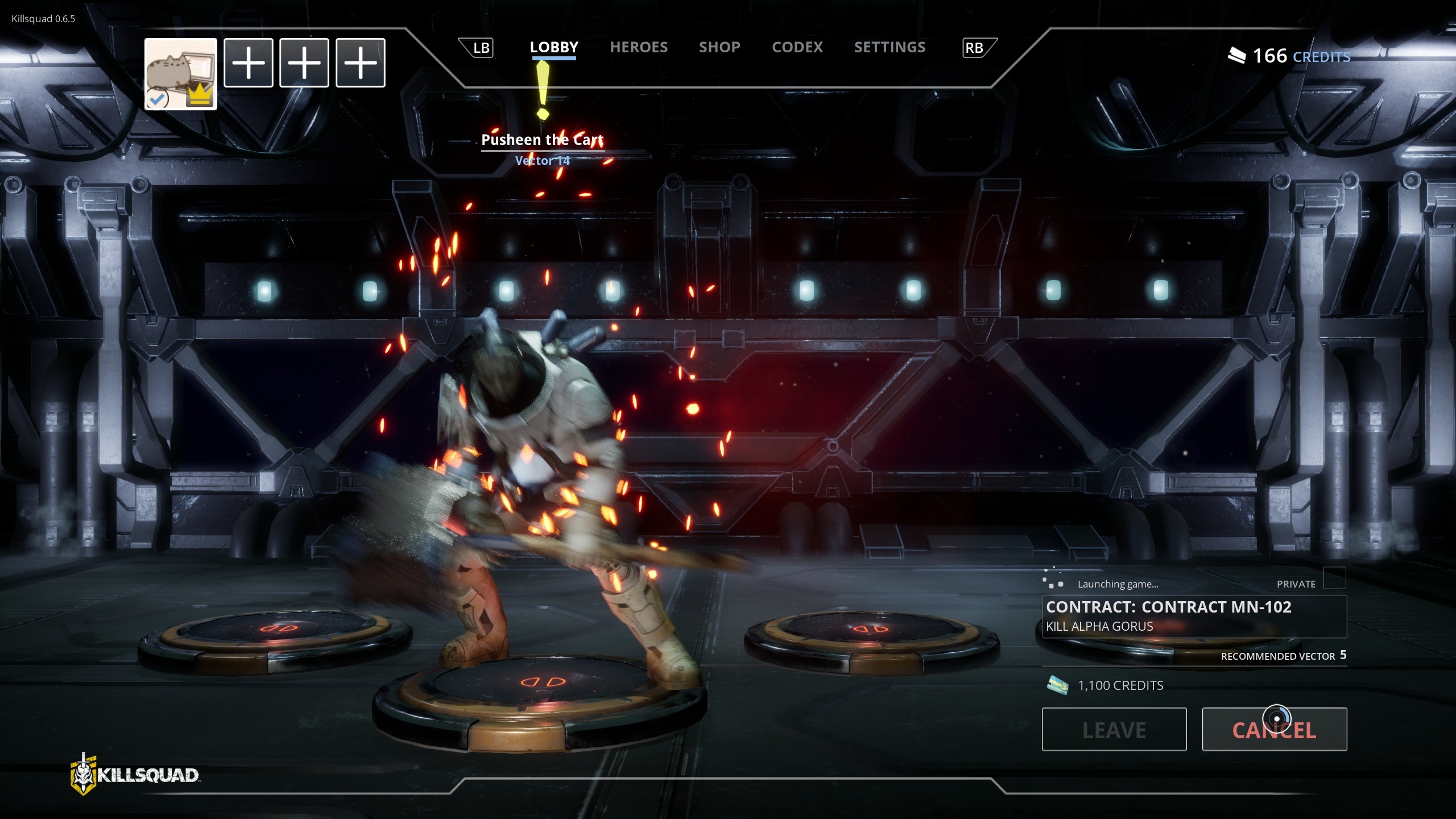This screenshot has height=819, width=1456.
Task: Go to the Shop tab
Action: point(719,47)
